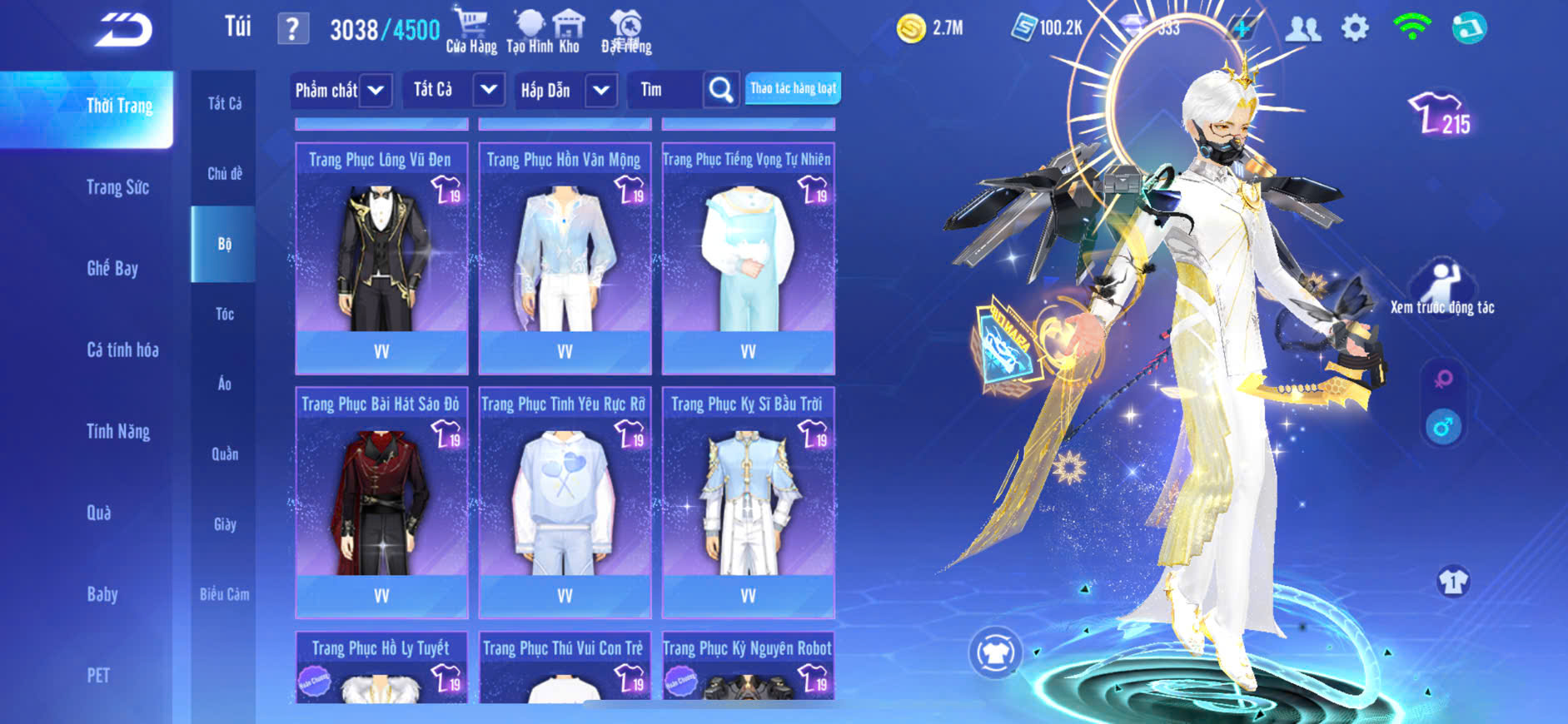The image size is (1568, 724).
Task: Select the male gender symbol button
Action: [1443, 428]
